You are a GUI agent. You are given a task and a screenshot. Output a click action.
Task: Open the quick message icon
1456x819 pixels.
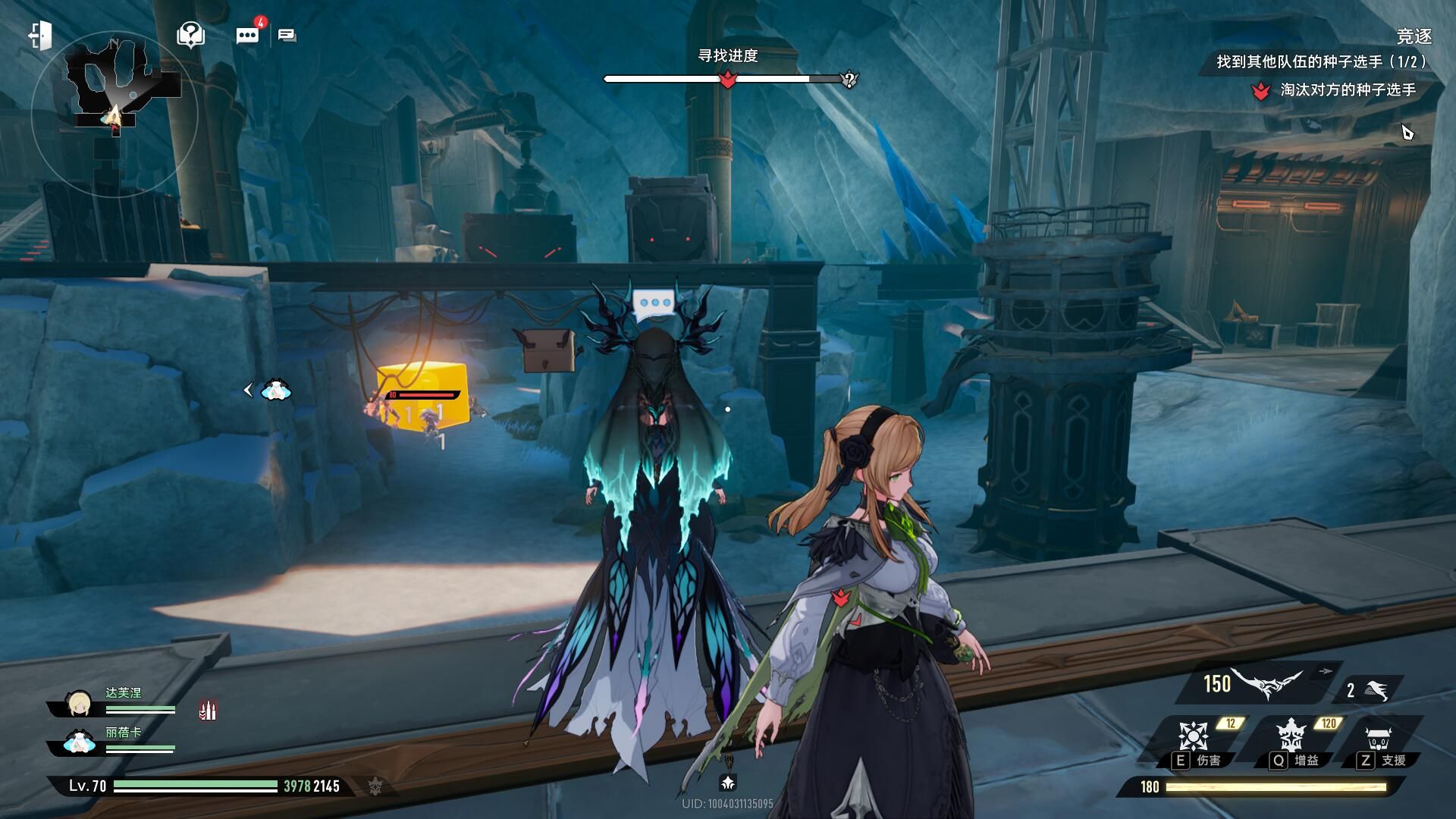287,35
